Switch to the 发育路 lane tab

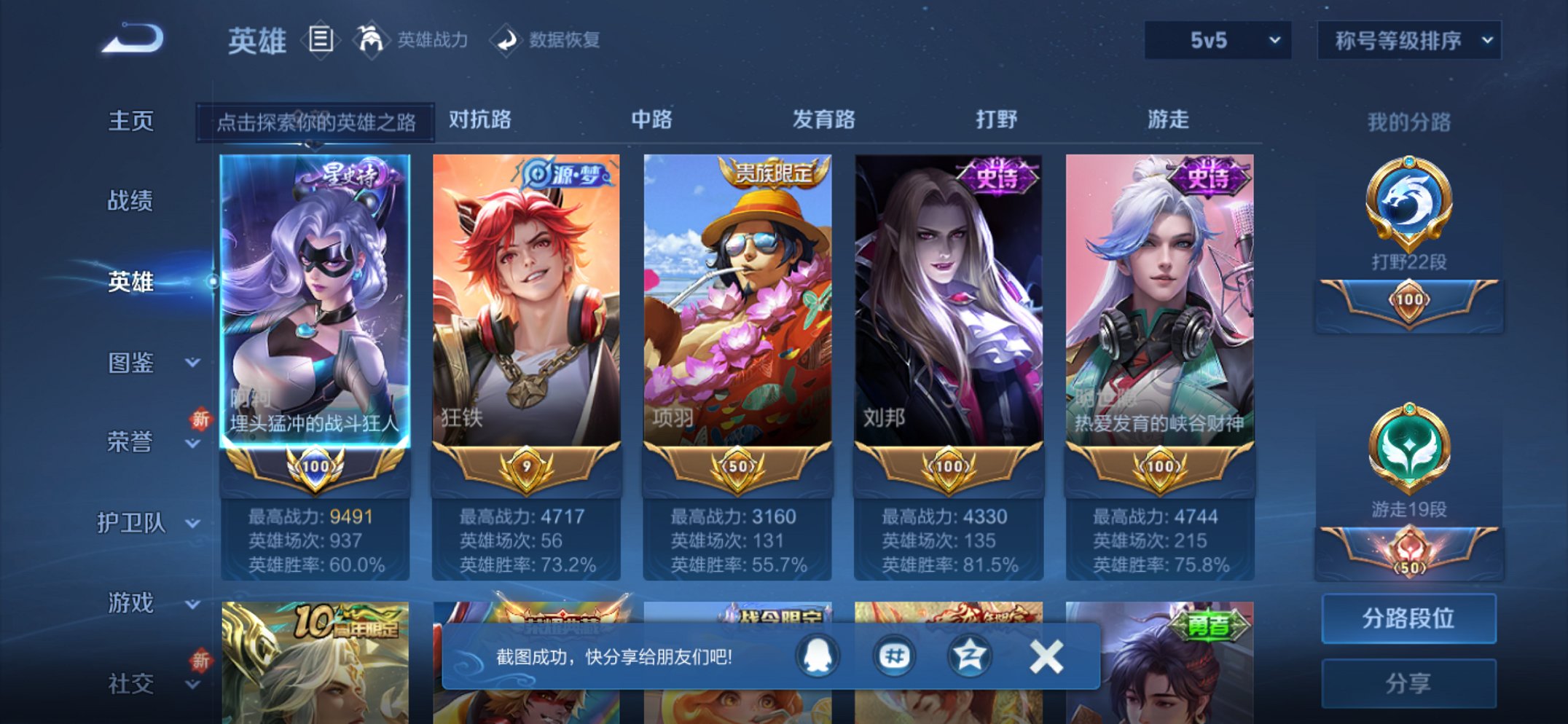823,119
